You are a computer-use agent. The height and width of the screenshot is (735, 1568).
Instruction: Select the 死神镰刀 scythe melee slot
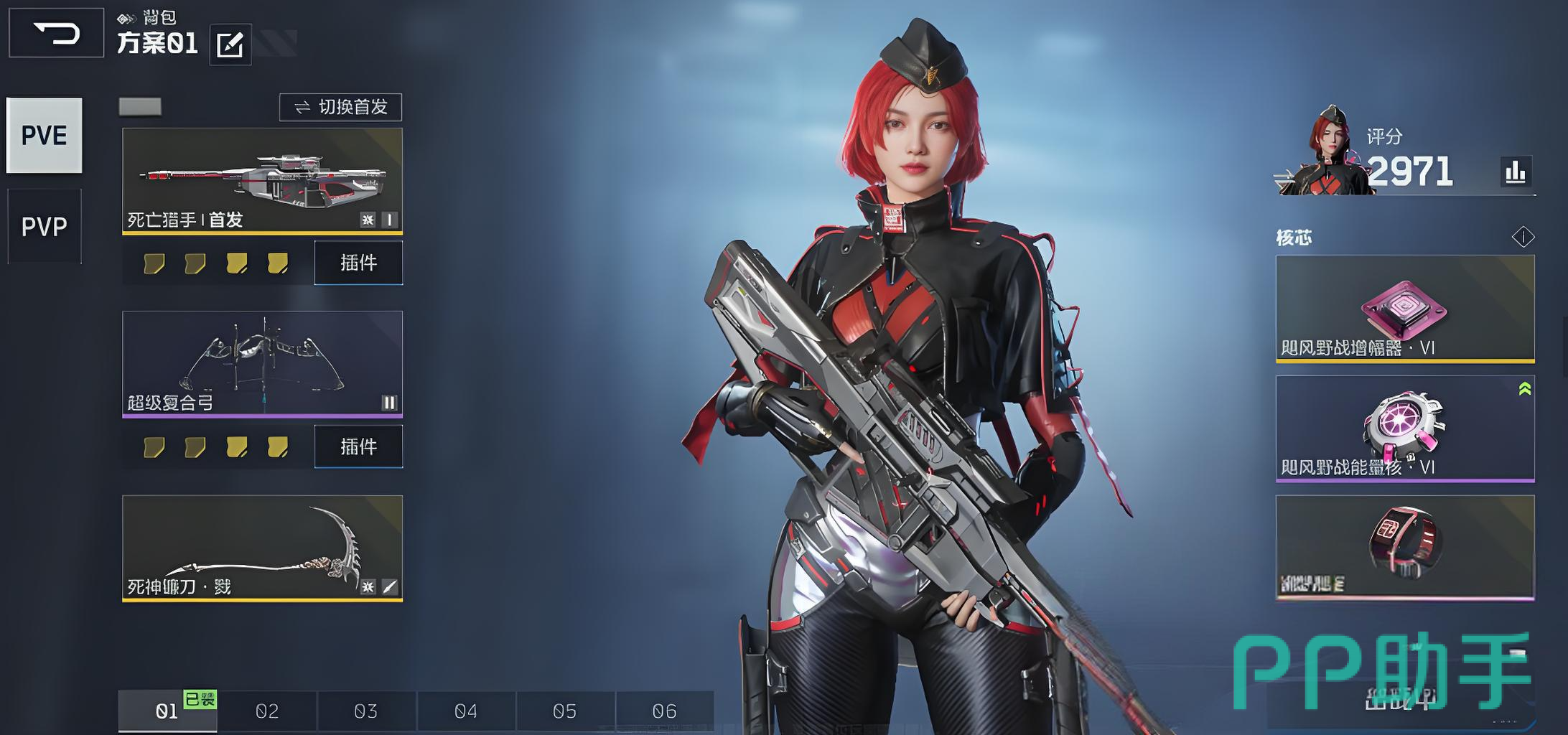pyautogui.click(x=262, y=548)
